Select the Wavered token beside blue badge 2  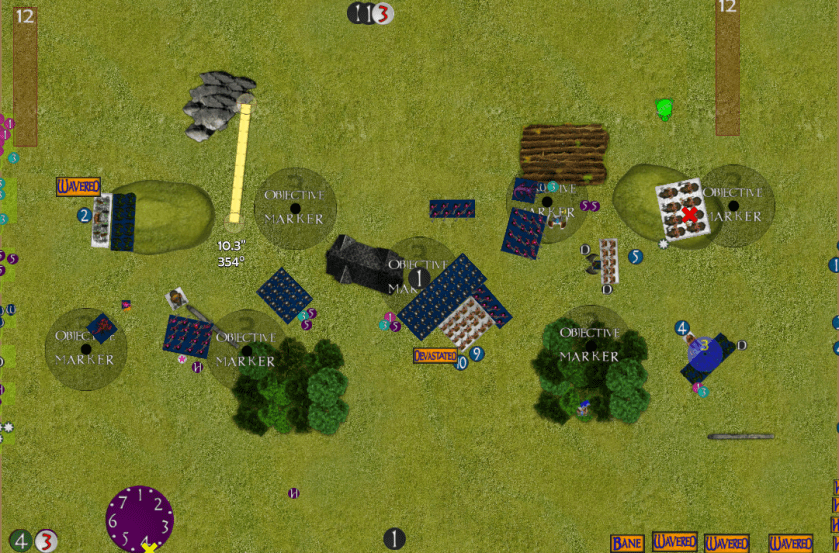click(x=78, y=186)
